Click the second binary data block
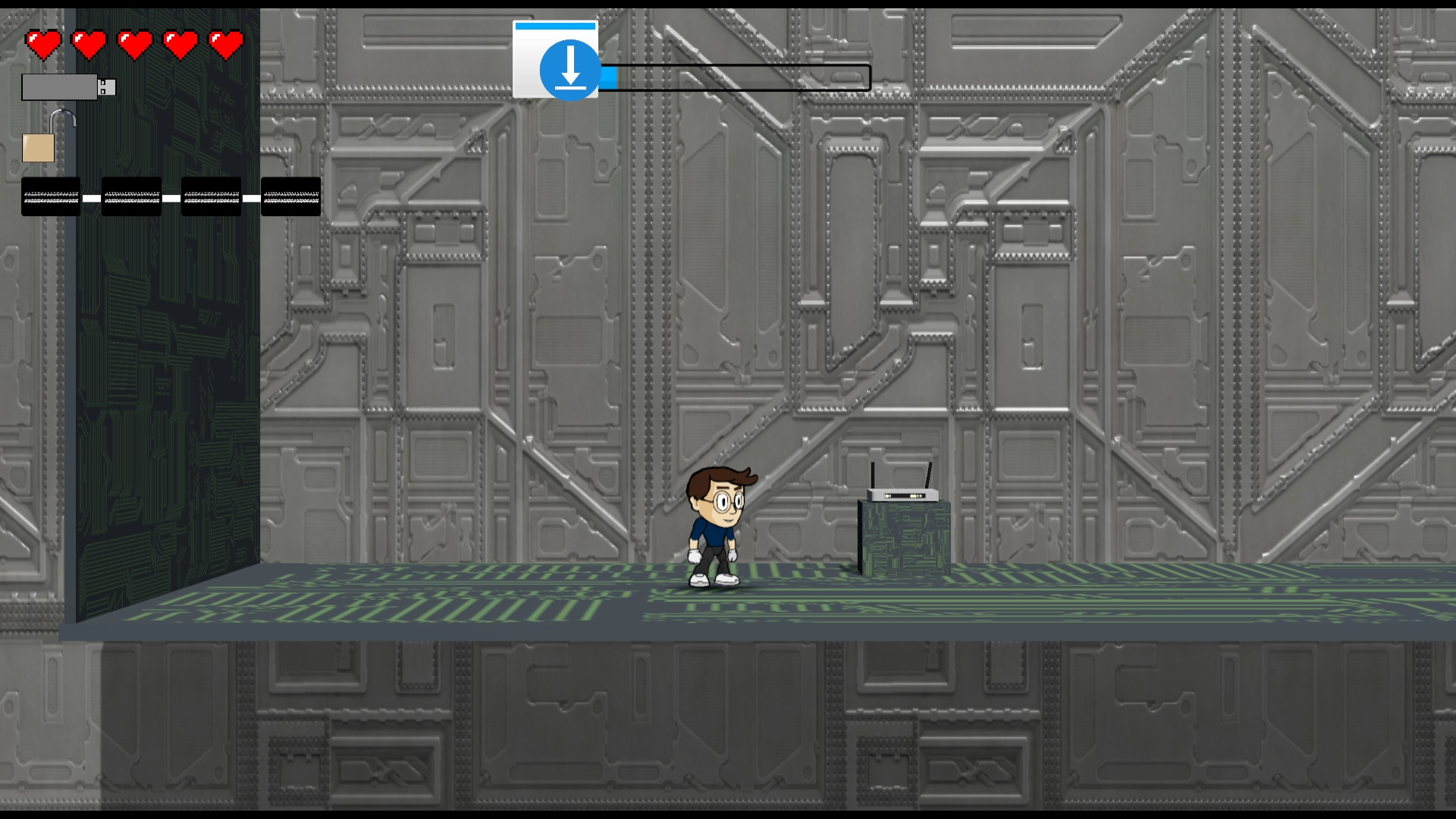 tap(130, 196)
